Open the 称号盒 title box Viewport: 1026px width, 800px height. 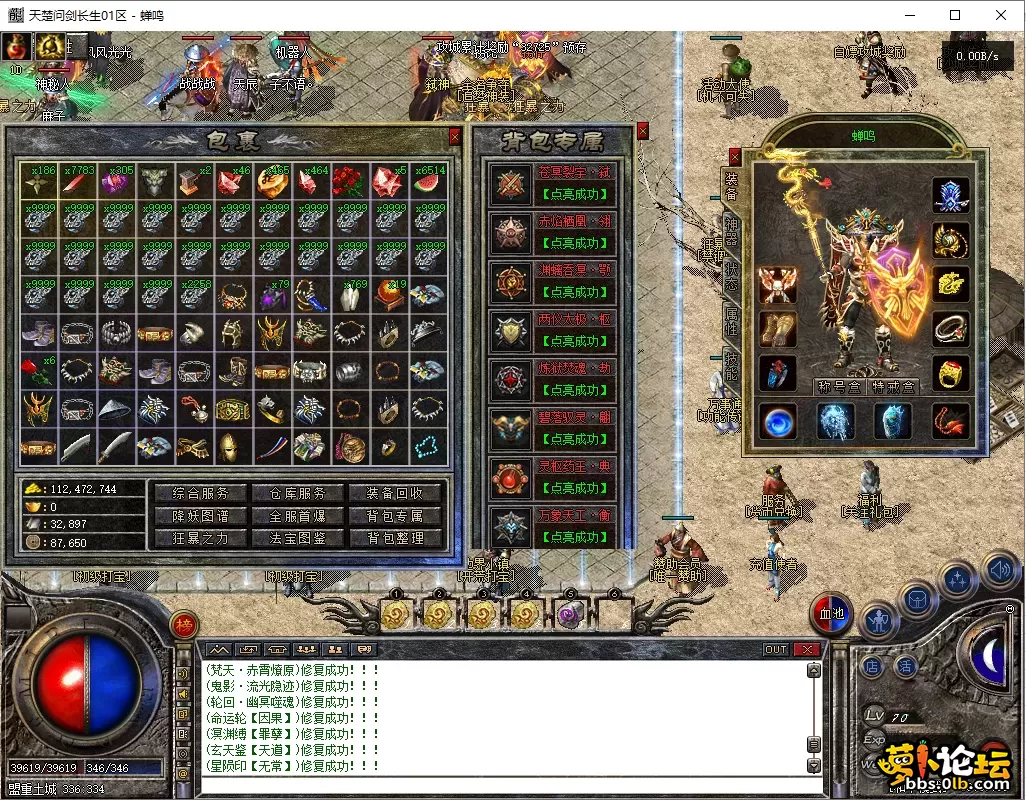click(x=838, y=387)
